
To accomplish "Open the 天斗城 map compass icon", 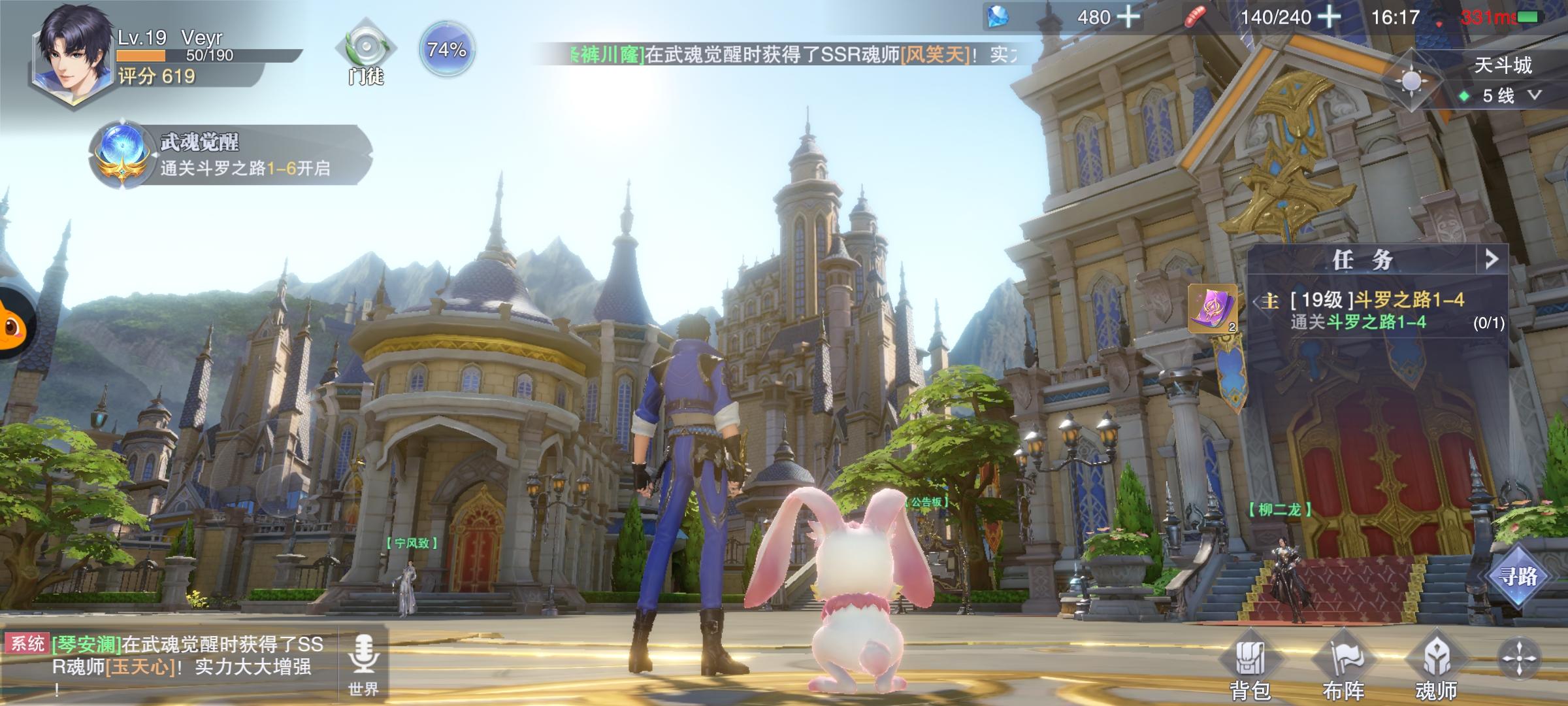I will tap(1411, 82).
